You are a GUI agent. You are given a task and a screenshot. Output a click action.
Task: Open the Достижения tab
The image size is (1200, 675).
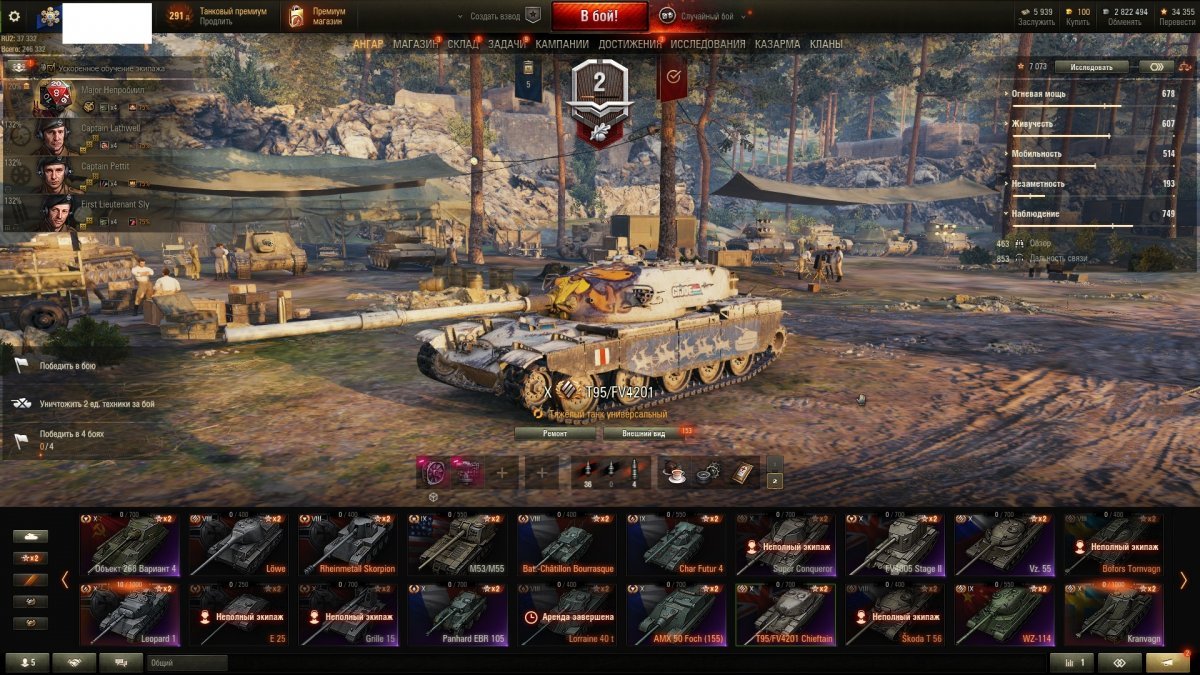(x=629, y=44)
